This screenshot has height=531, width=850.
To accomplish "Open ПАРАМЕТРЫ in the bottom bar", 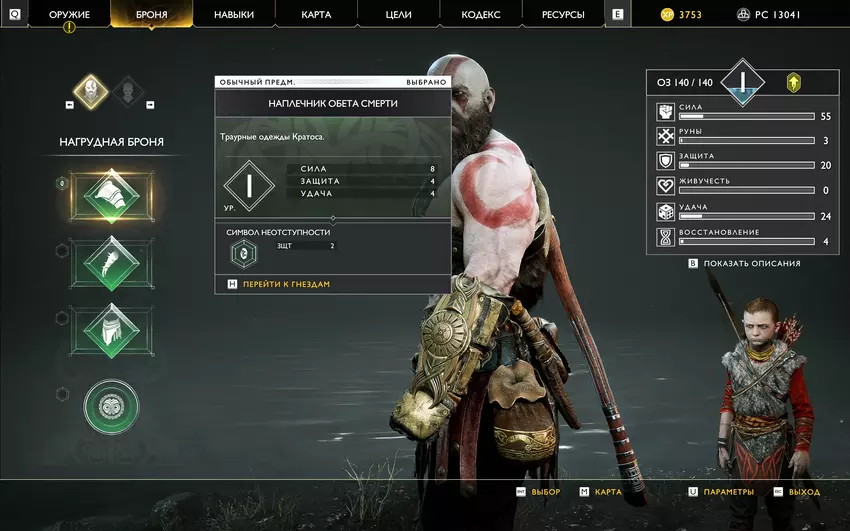I will [x=727, y=492].
